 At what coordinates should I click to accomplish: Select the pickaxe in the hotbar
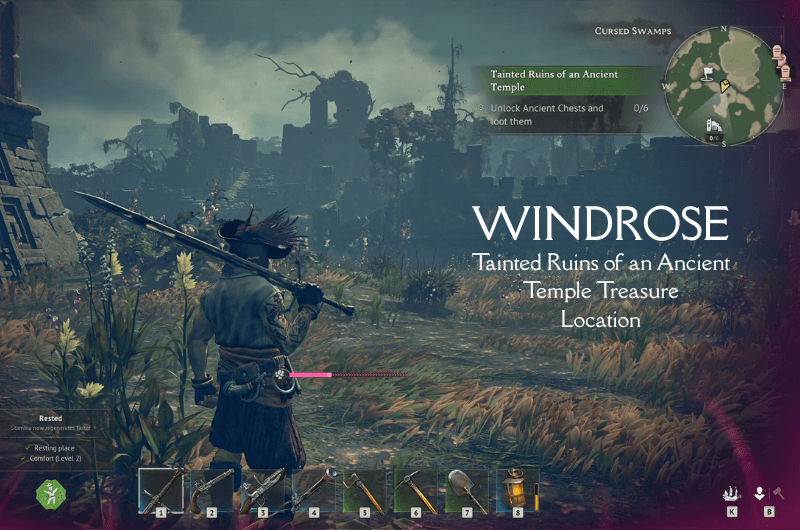416,491
